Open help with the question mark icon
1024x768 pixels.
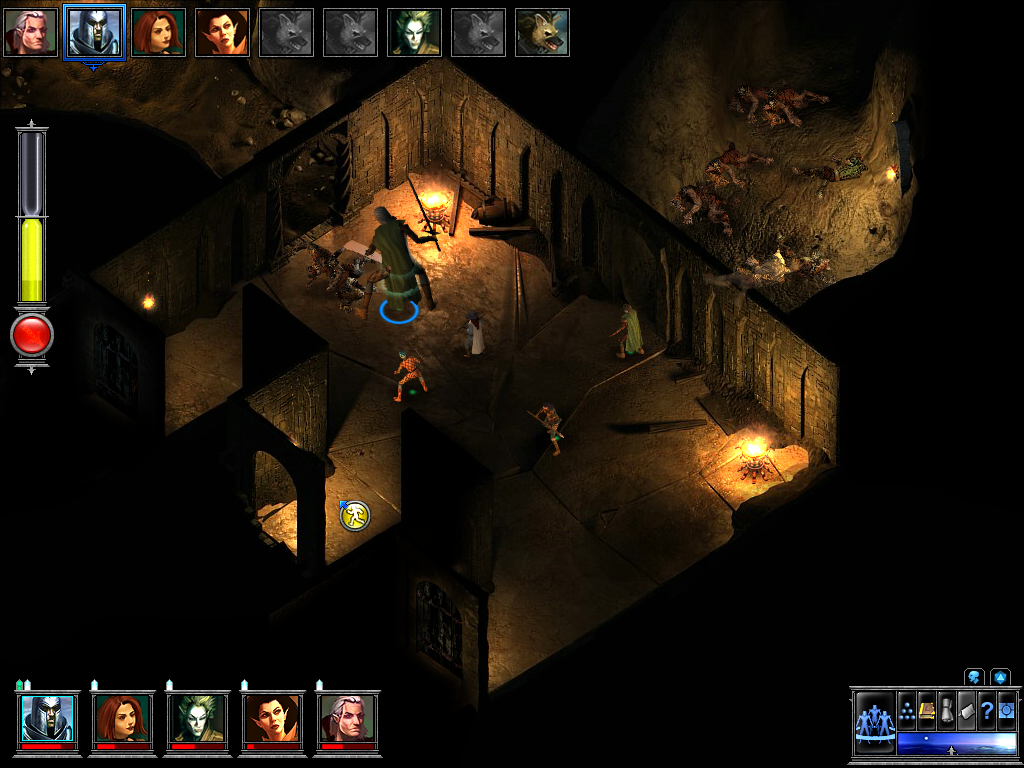tap(987, 710)
